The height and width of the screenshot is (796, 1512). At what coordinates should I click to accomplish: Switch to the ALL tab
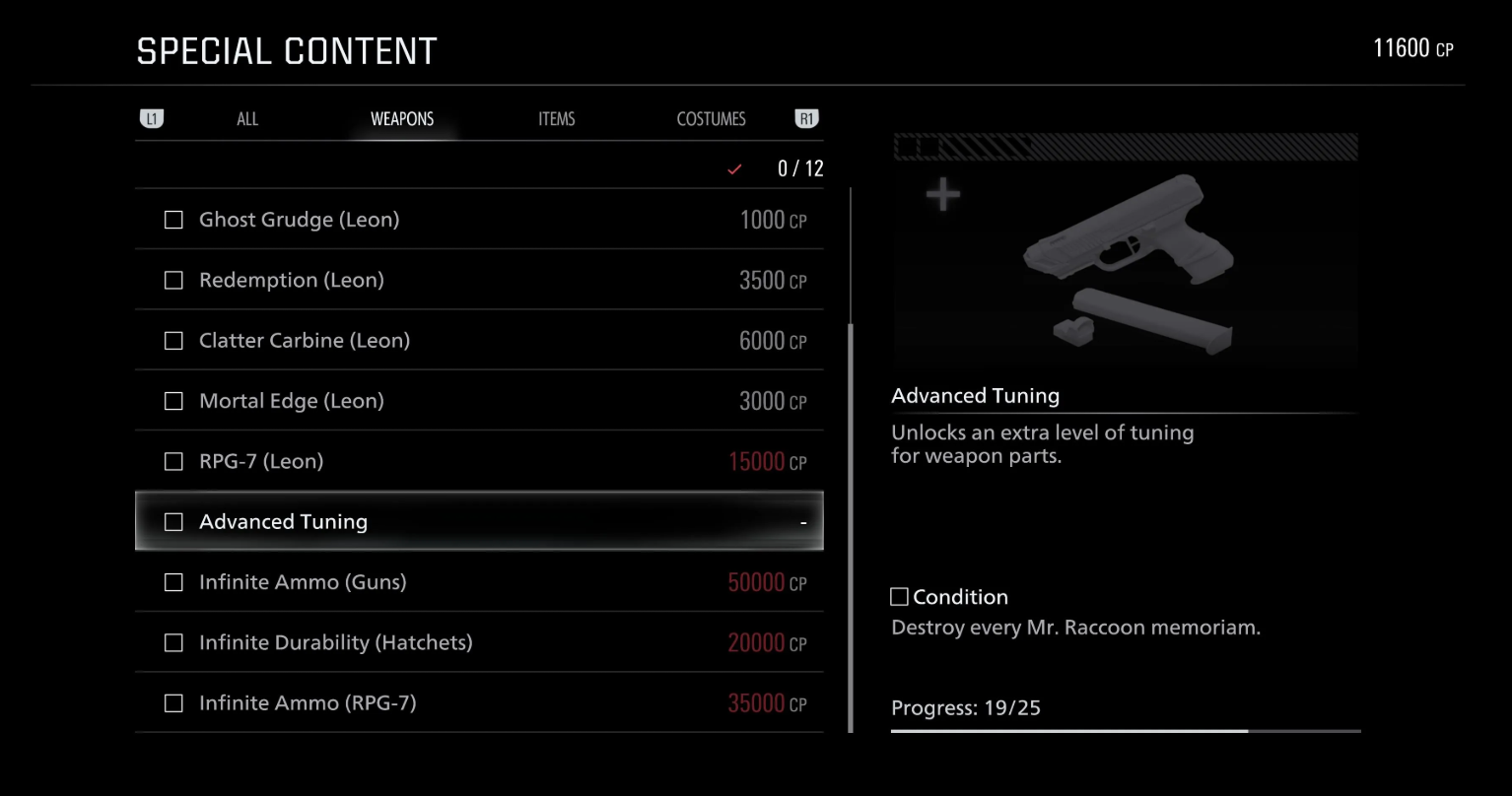click(x=247, y=119)
